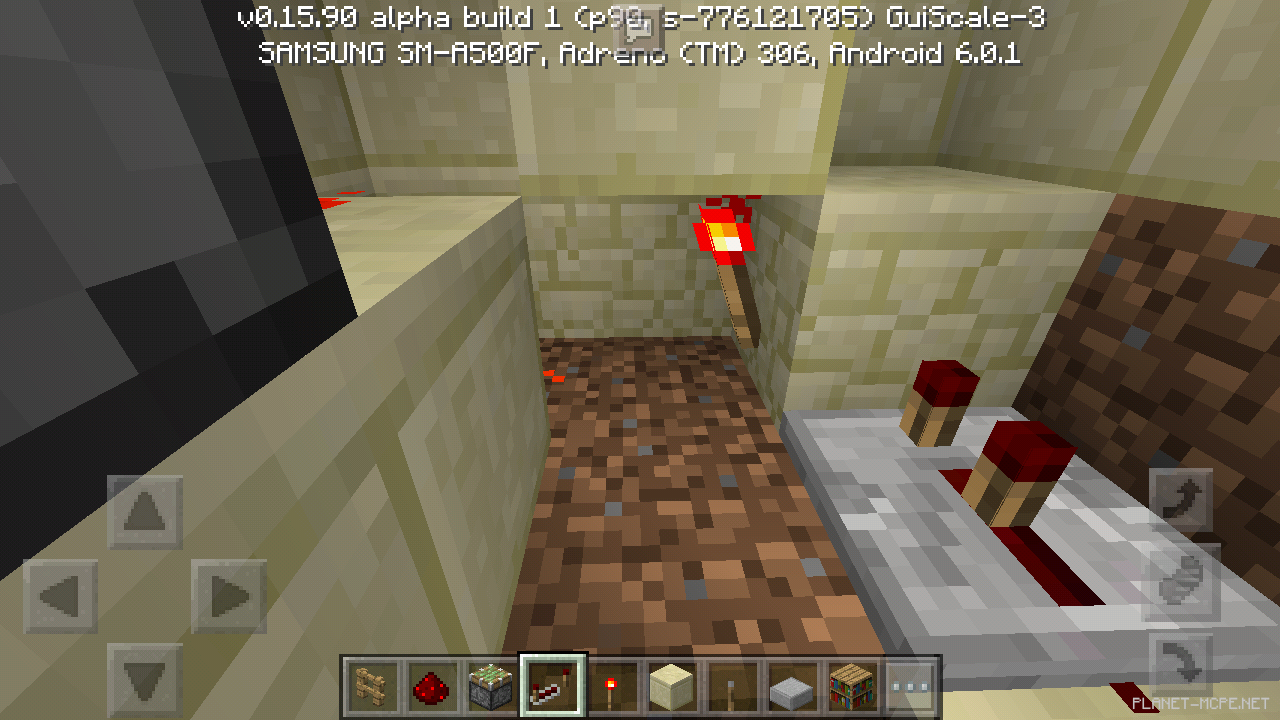Image resolution: width=1280 pixels, height=720 pixels.
Task: Tap the strafe right arrow button
Action: [x=228, y=597]
